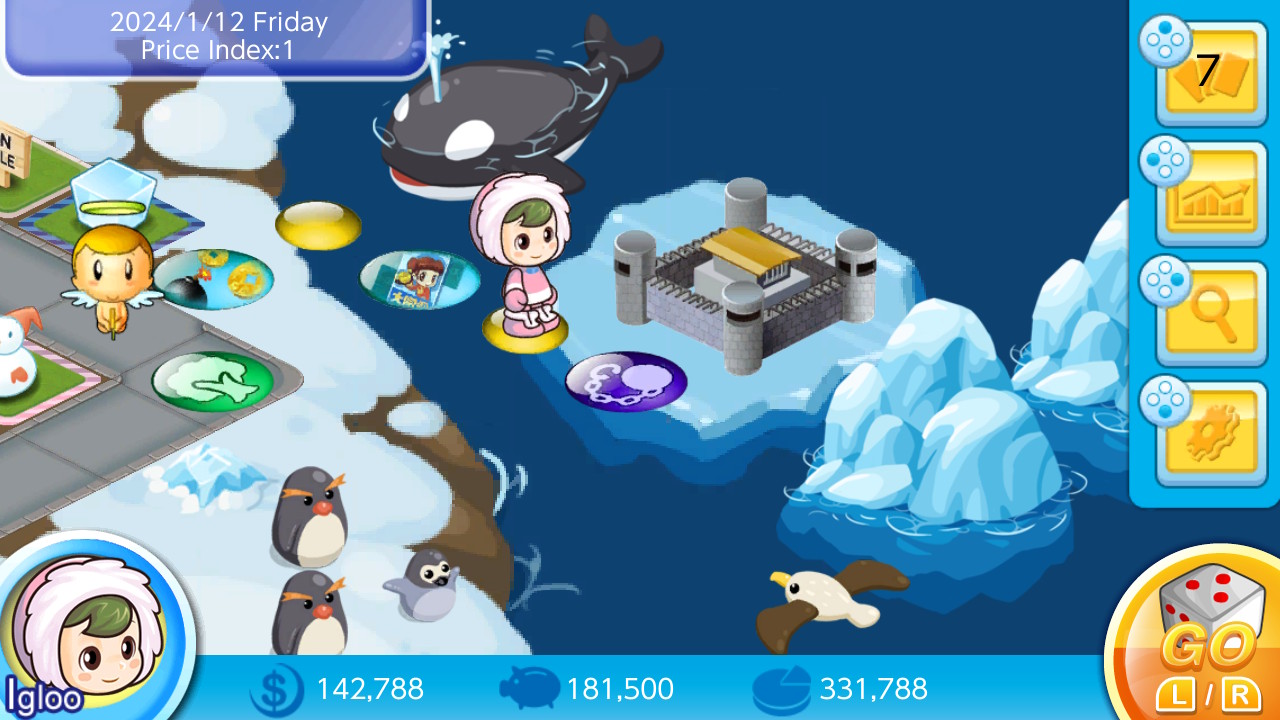Click the castle on the ice floe
Image resolution: width=1280 pixels, height=720 pixels.
click(742, 270)
